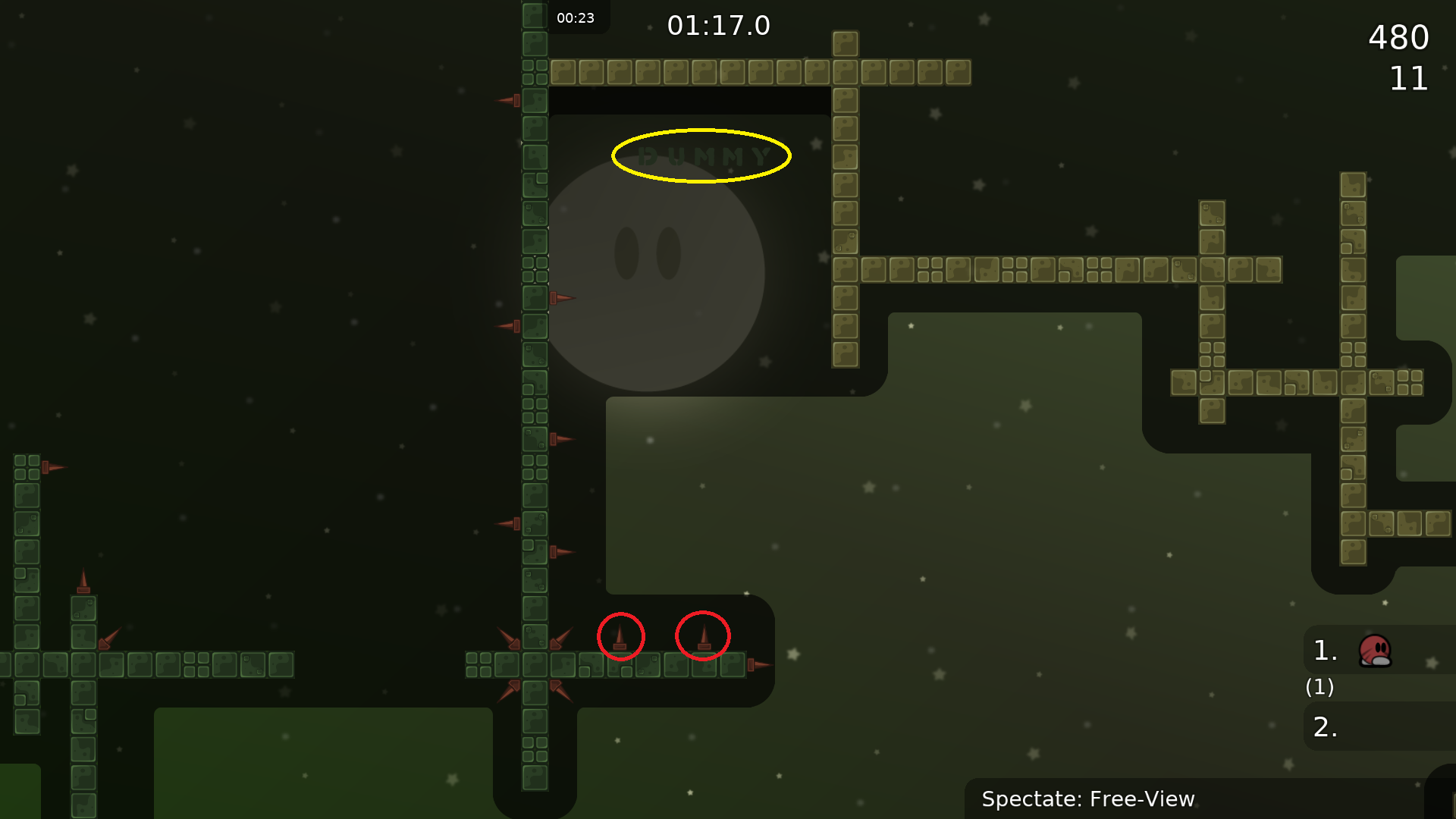Viewport: 1456px width, 819px height.
Task: Click the 01:17.0 race timer
Action: point(719,25)
